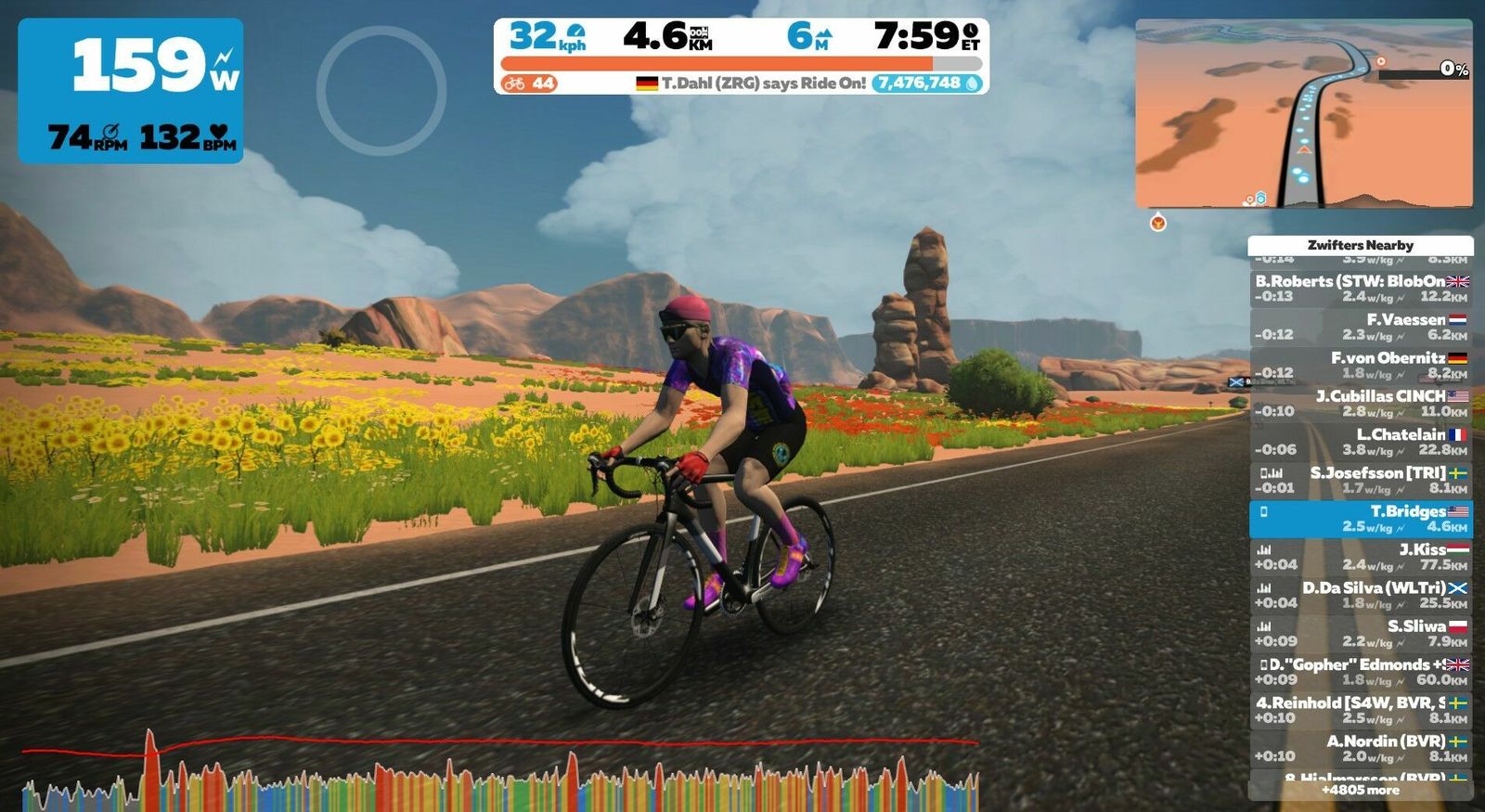Choose rider F.Vaessen from nearby list
The image size is (1485, 812).
point(1360,327)
